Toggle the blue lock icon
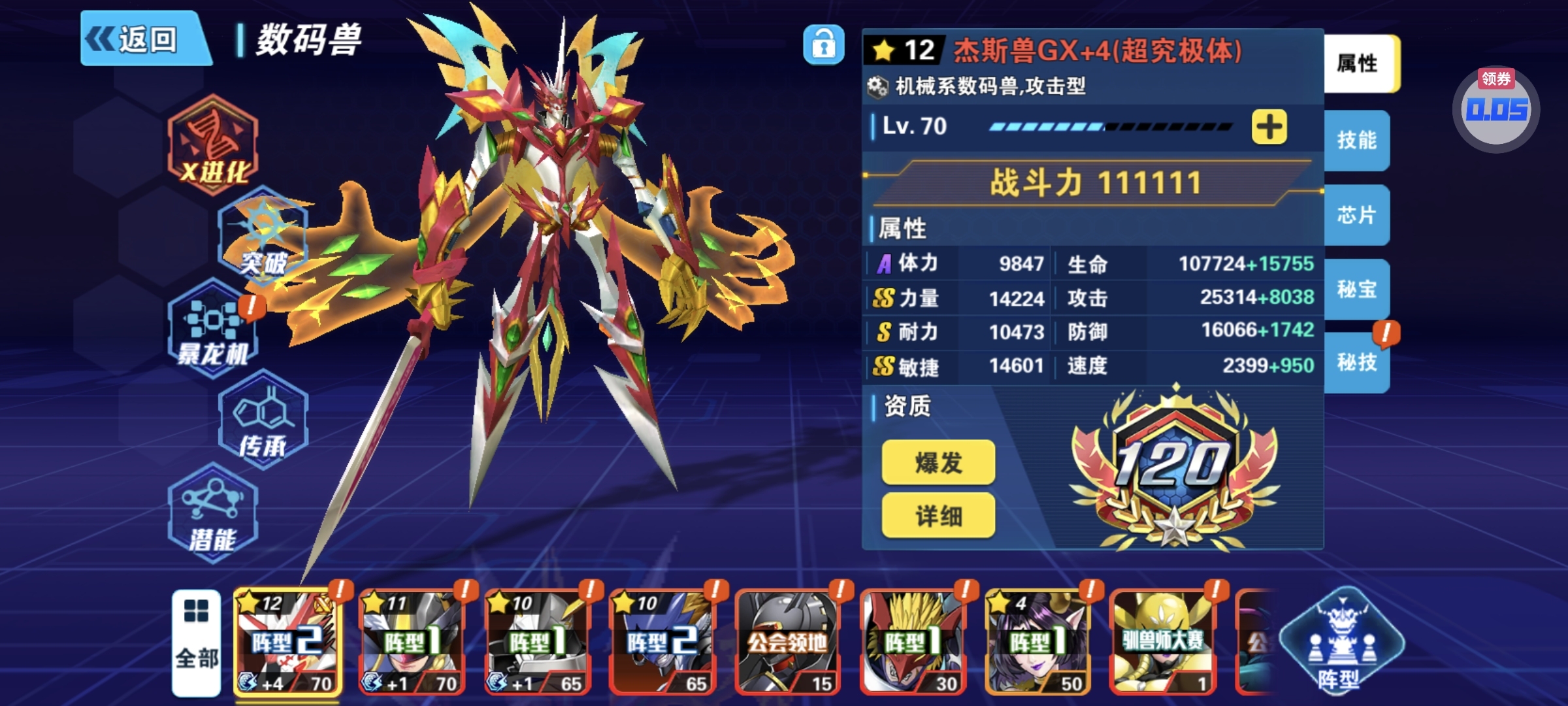The width and height of the screenshot is (1568, 706). 823,45
